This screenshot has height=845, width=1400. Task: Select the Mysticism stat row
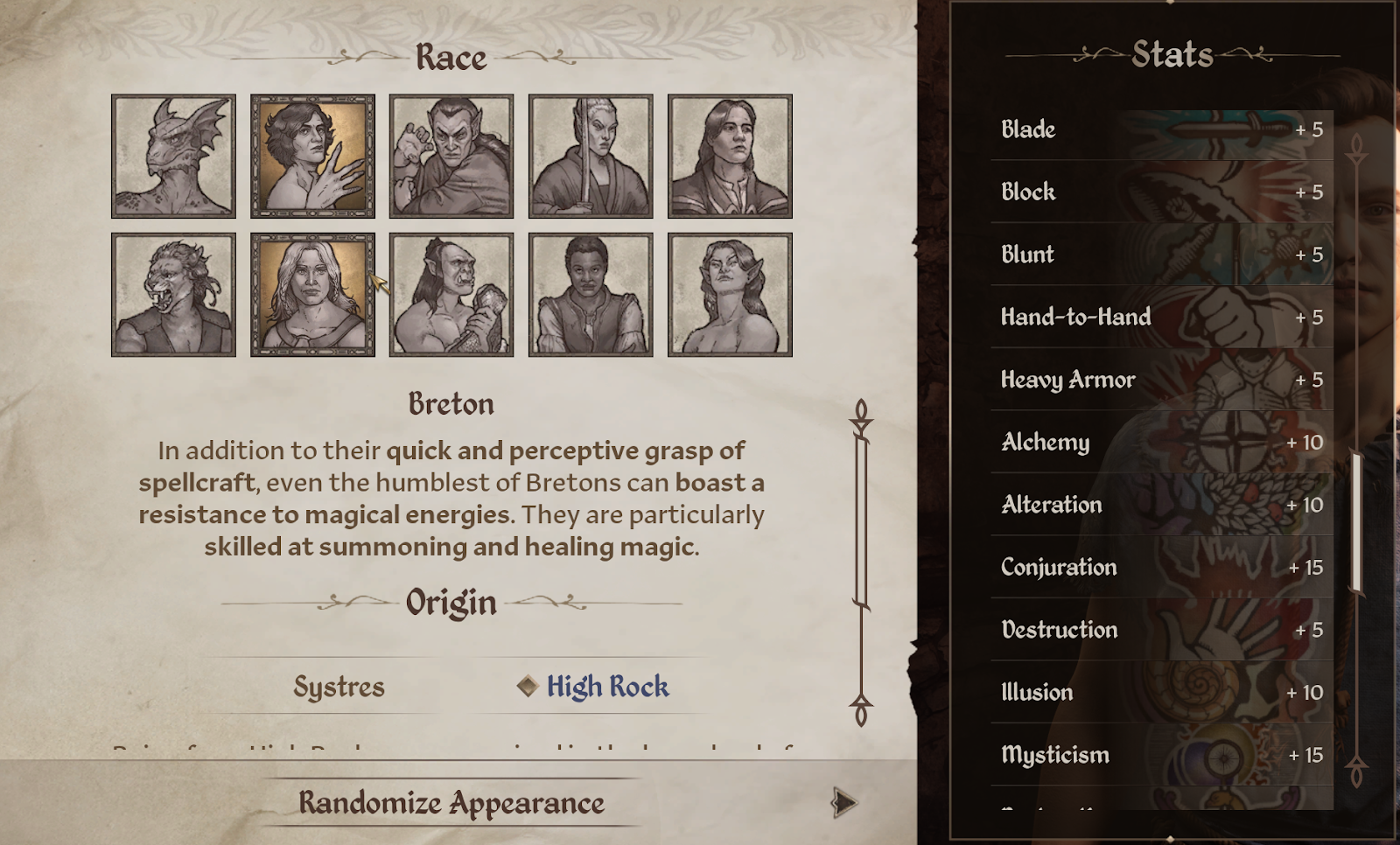point(1161,754)
